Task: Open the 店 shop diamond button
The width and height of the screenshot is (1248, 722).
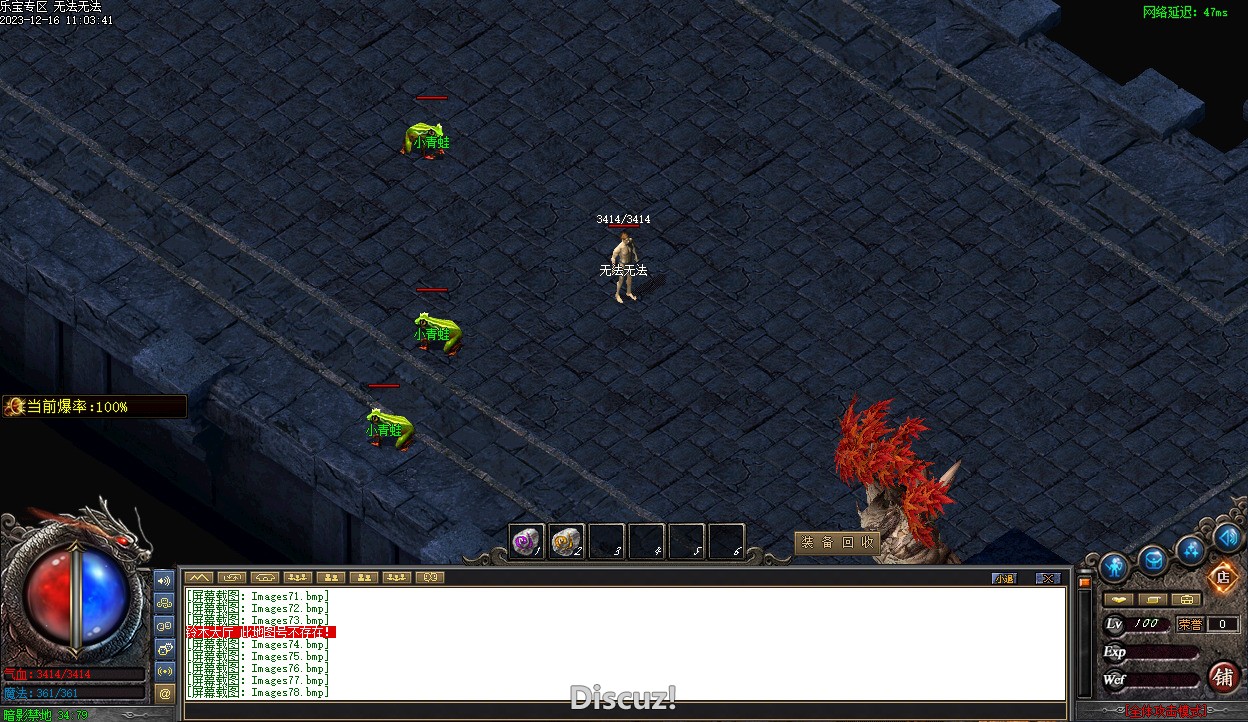Action: pos(1222,577)
